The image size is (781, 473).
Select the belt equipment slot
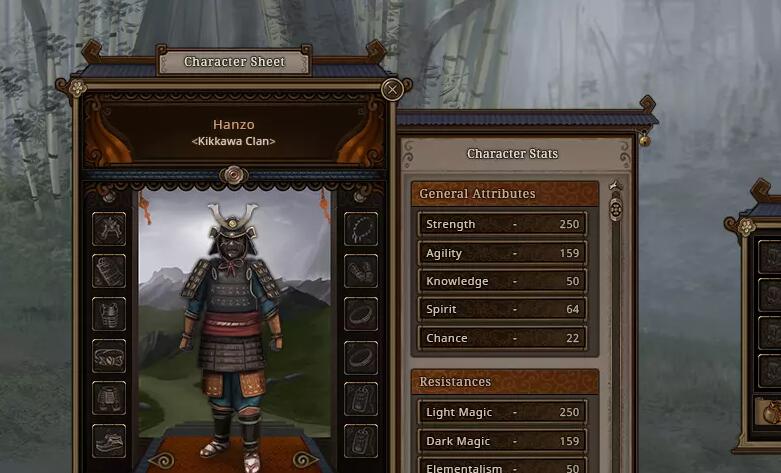coord(109,356)
